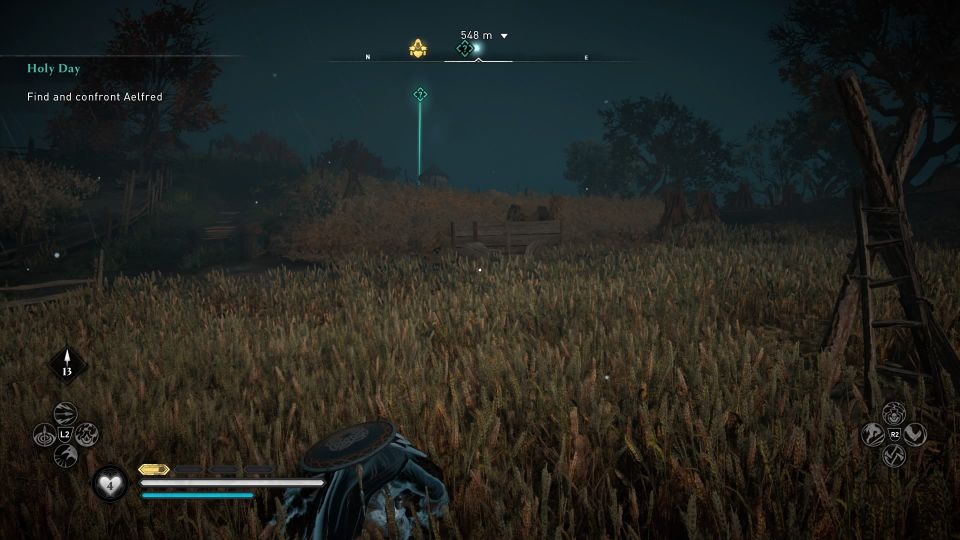The height and width of the screenshot is (540, 960).
Task: Select the gold wealth marker on compass
Action: coord(419,48)
